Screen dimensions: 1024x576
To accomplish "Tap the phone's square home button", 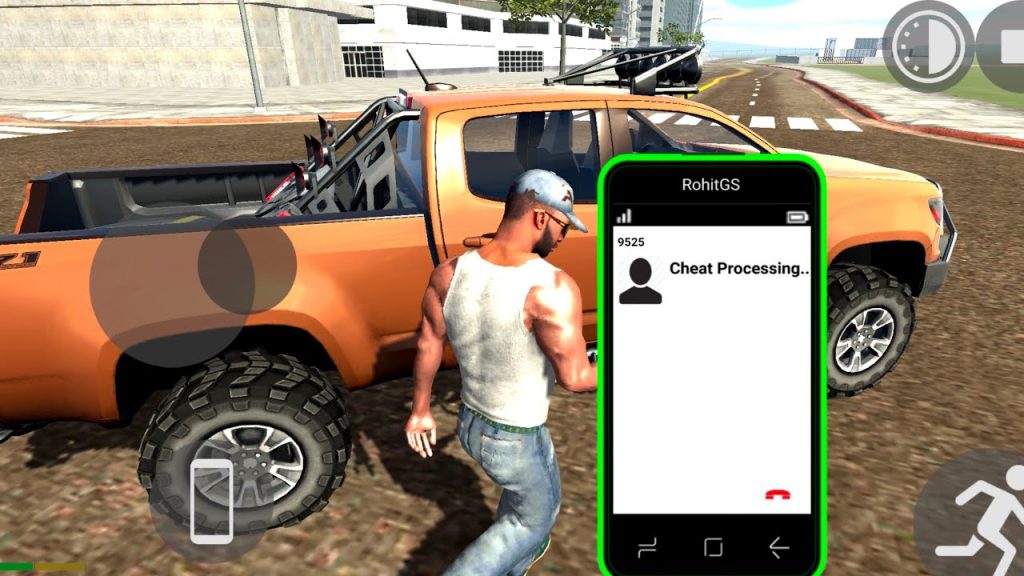I will pyautogui.click(x=713, y=547).
